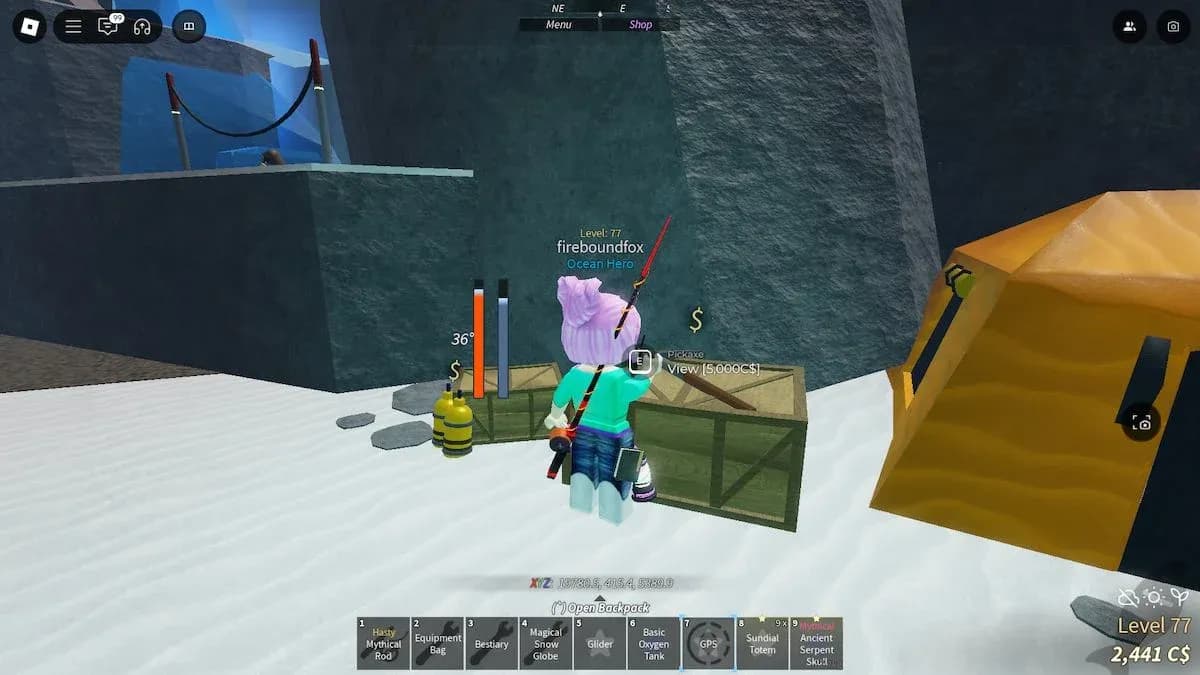Open the Roblox main menu logo
Viewport: 1200px width, 675px height.
29,26
